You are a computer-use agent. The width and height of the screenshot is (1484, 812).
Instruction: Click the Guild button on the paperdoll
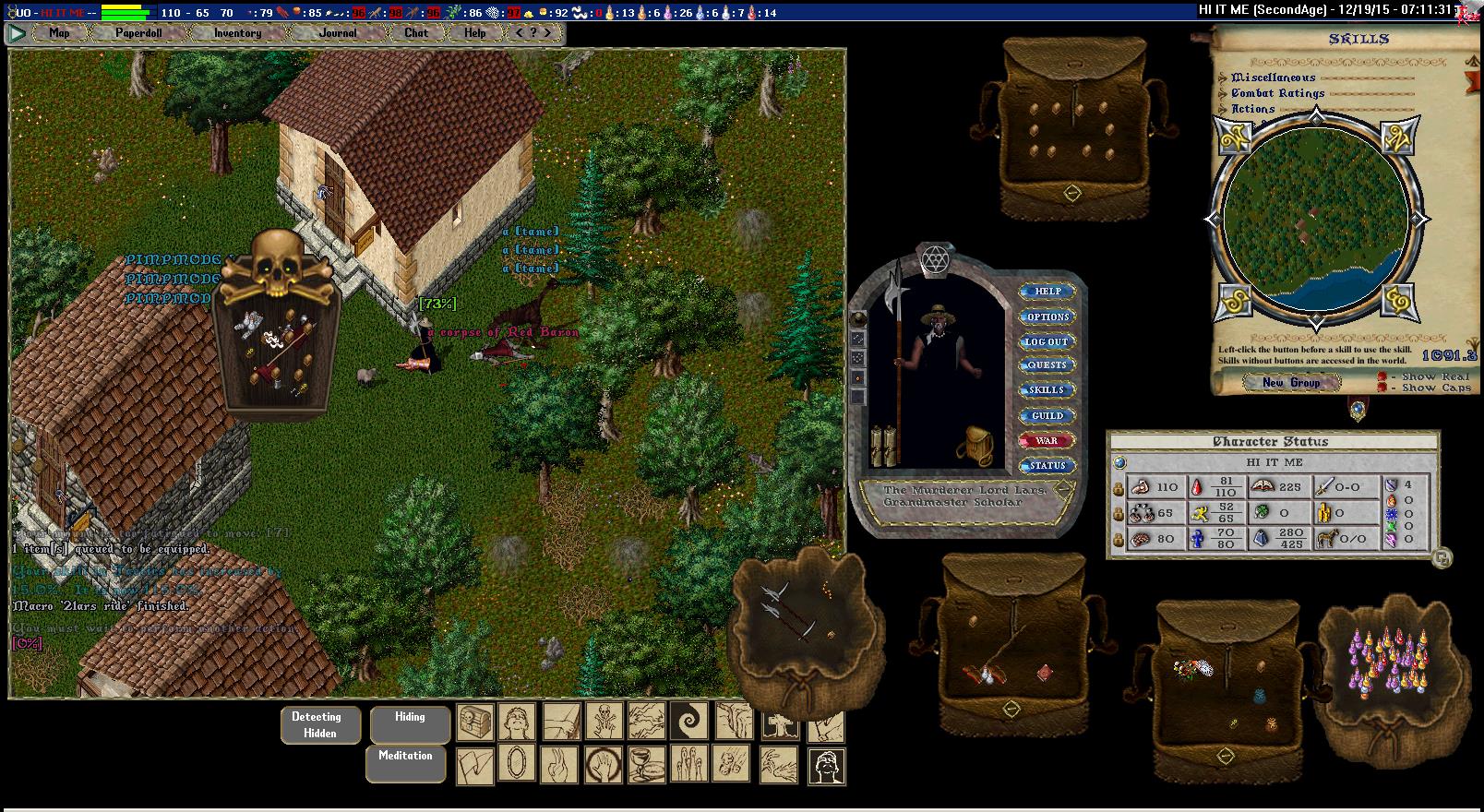click(1047, 416)
